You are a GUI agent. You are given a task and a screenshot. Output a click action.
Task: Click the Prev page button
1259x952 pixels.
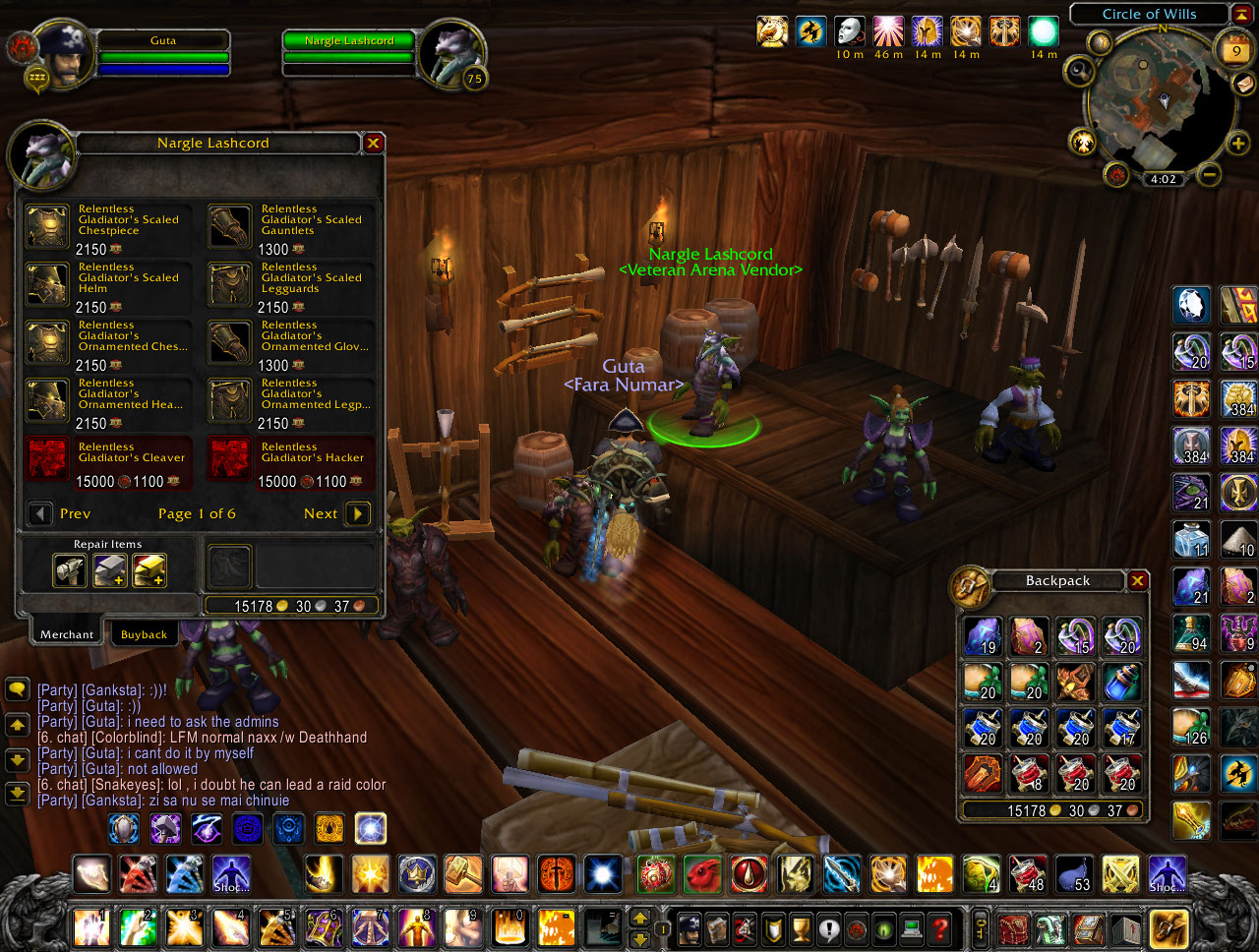coord(39,513)
